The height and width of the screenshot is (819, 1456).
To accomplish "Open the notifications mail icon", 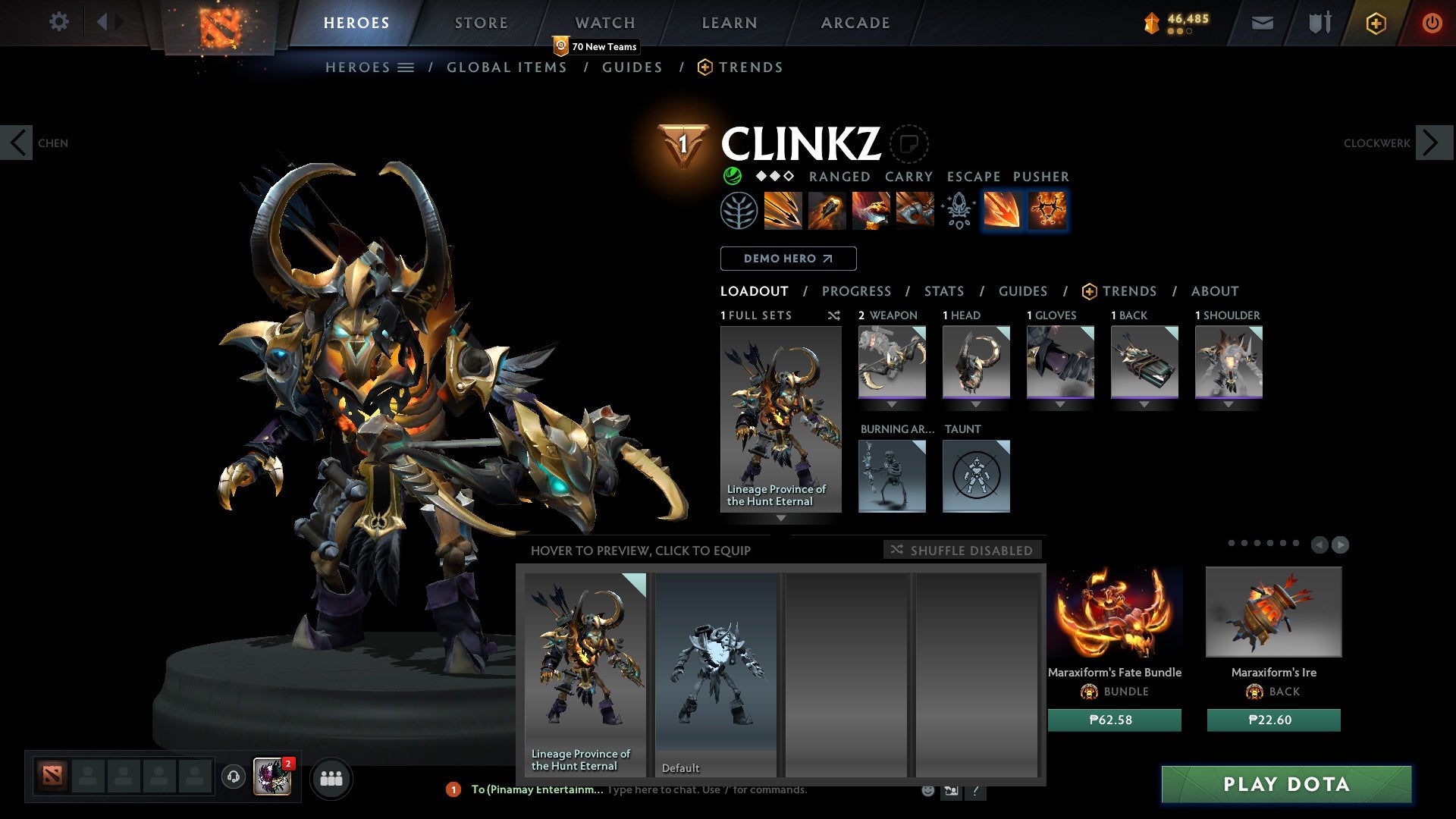I will 1262,23.
